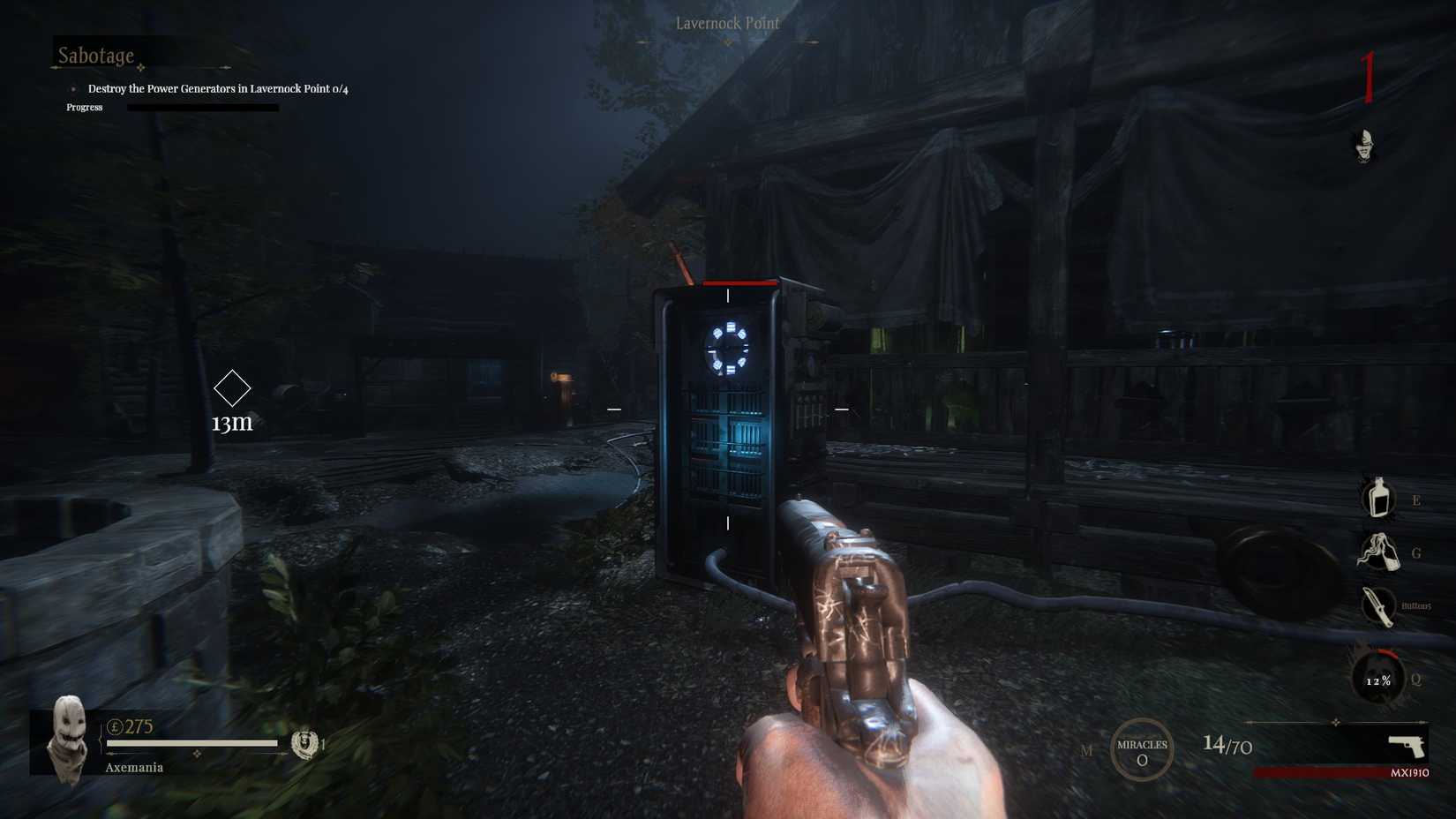Click the pound currency coin icon beside 275

click(x=116, y=726)
